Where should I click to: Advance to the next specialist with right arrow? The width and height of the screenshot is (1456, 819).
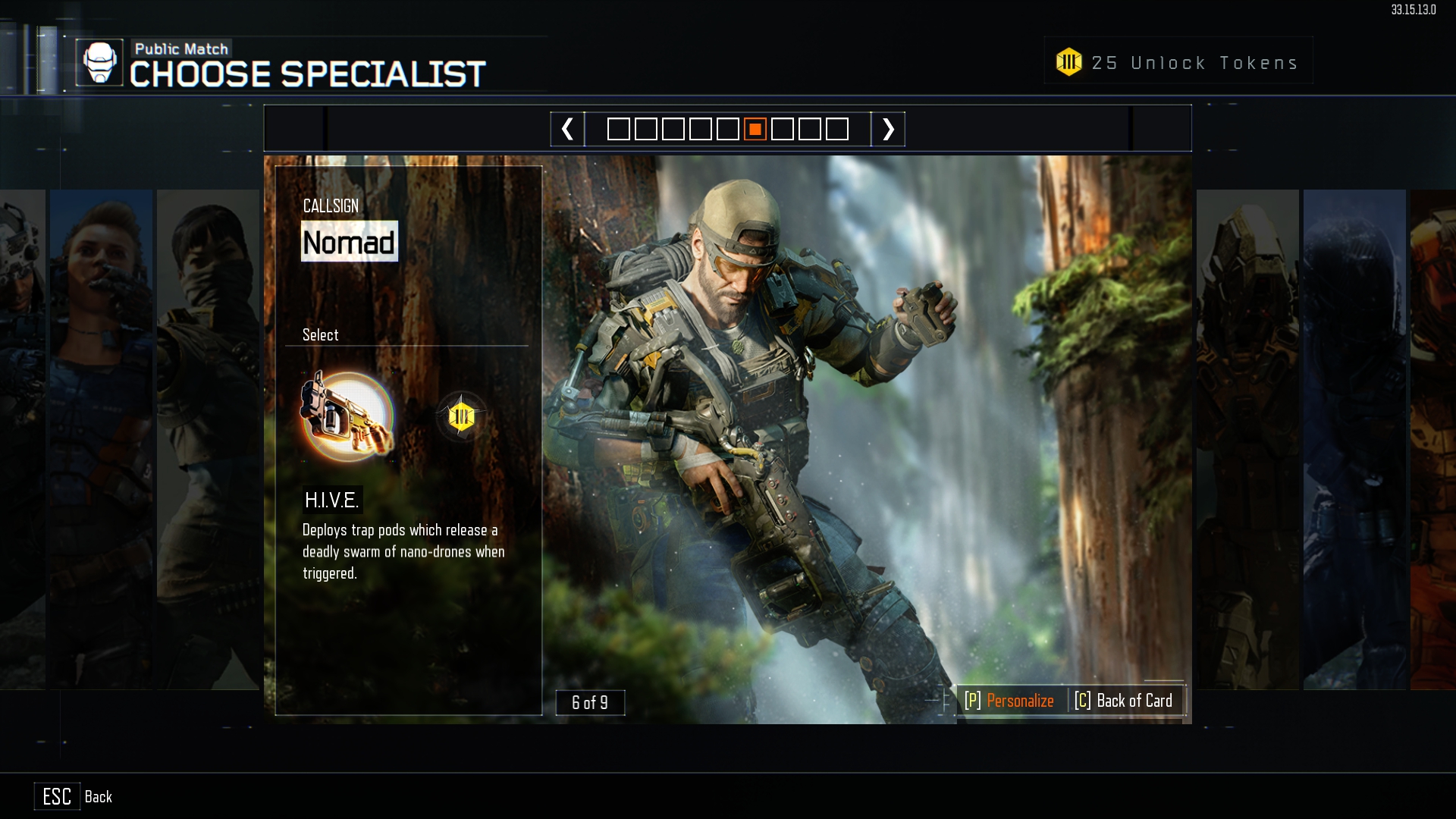pos(888,129)
